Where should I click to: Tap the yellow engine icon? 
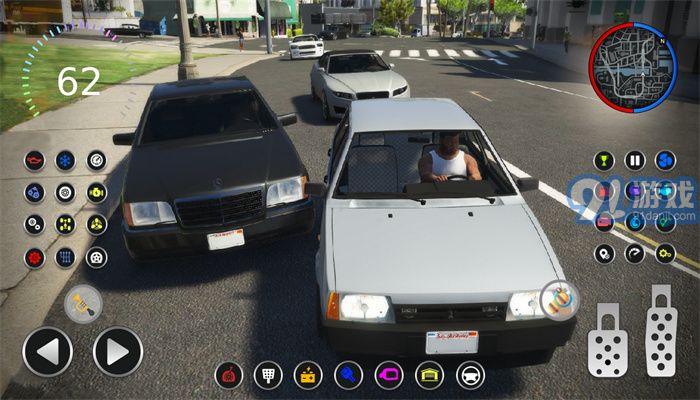96,192
